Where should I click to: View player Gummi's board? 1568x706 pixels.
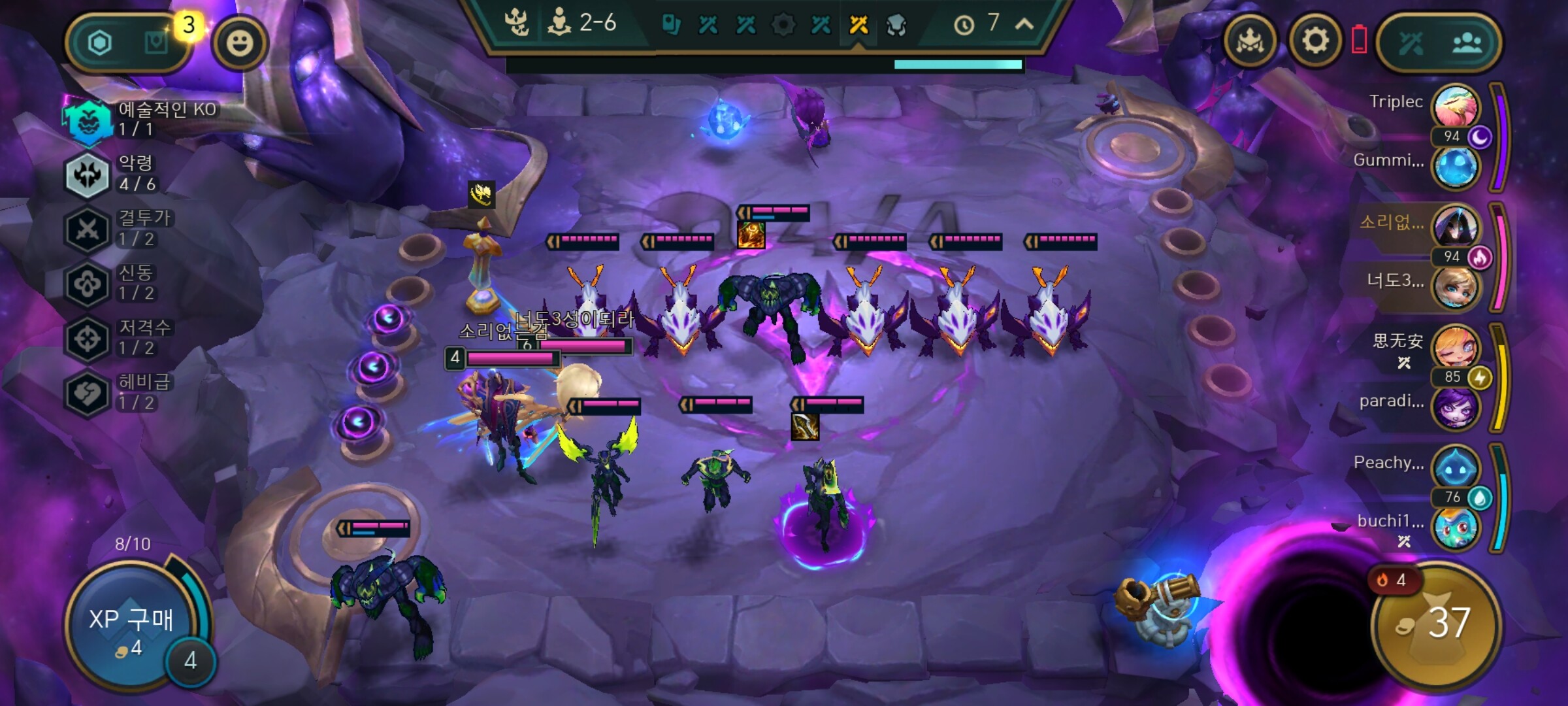[x=1455, y=166]
